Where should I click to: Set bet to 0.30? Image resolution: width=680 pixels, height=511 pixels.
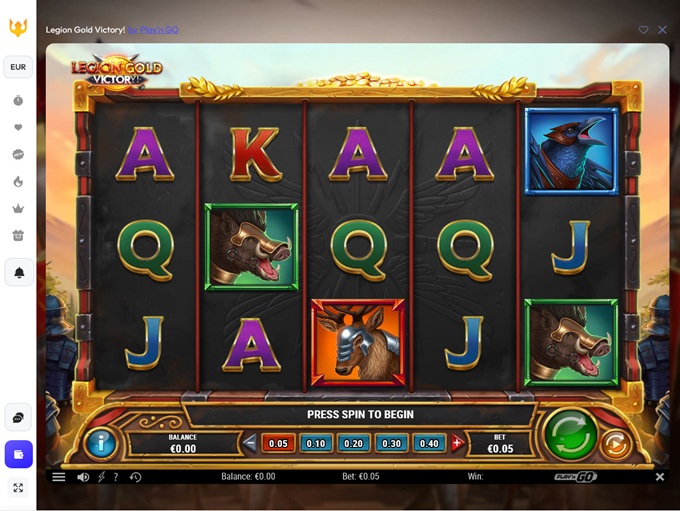coord(392,443)
